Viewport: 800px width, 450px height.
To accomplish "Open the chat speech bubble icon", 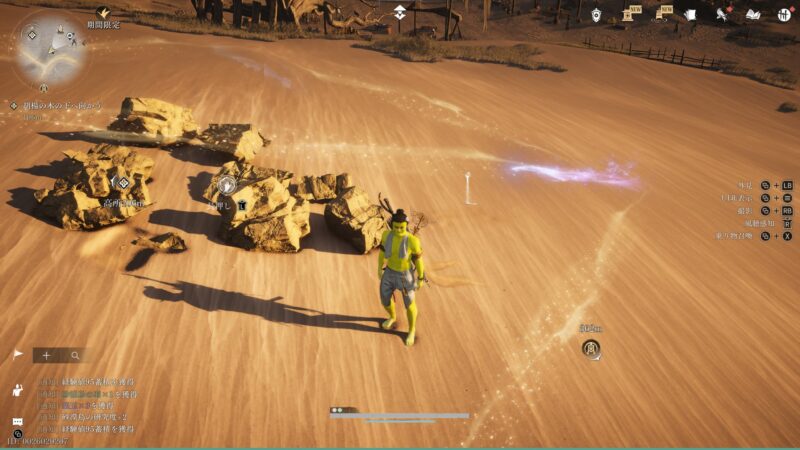I will 17,421.
